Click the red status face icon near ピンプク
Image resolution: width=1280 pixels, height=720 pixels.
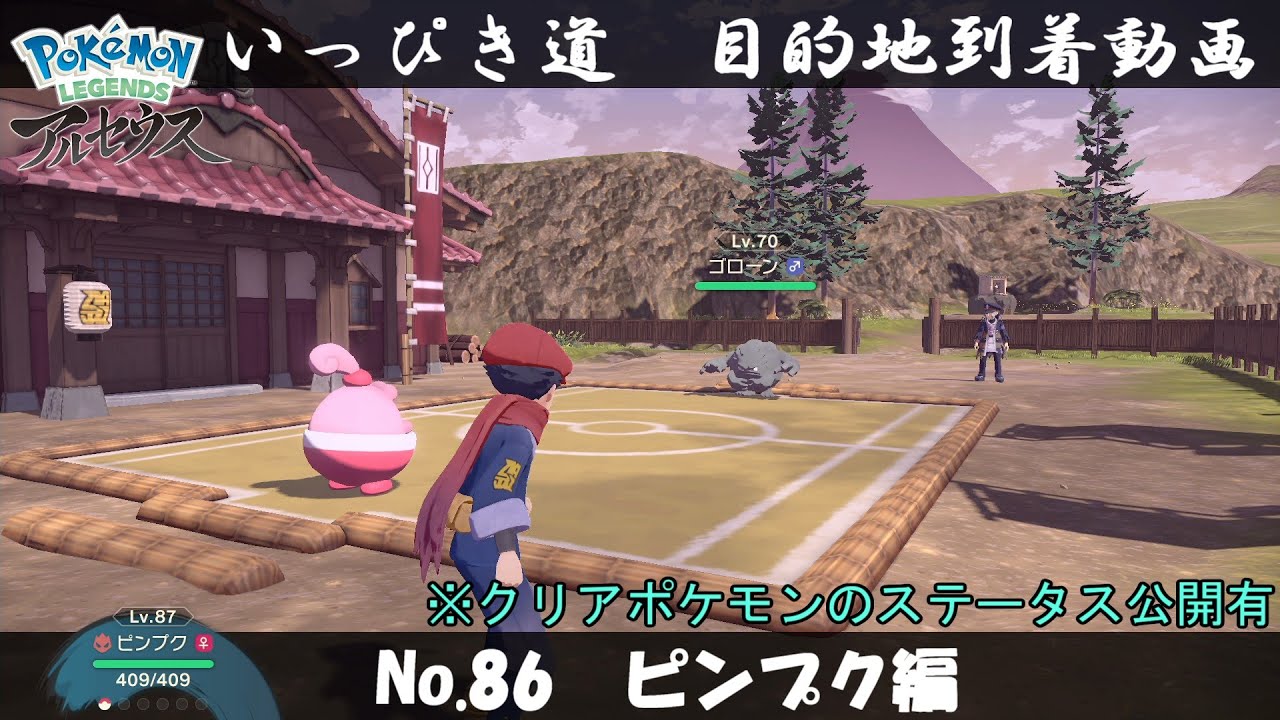pyautogui.click(x=103, y=643)
